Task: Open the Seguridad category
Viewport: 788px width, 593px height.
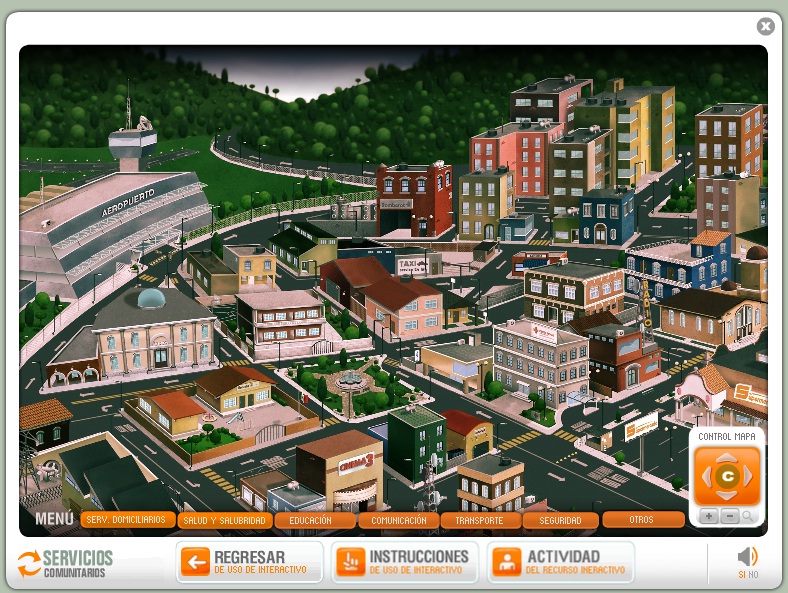Action: click(x=560, y=520)
